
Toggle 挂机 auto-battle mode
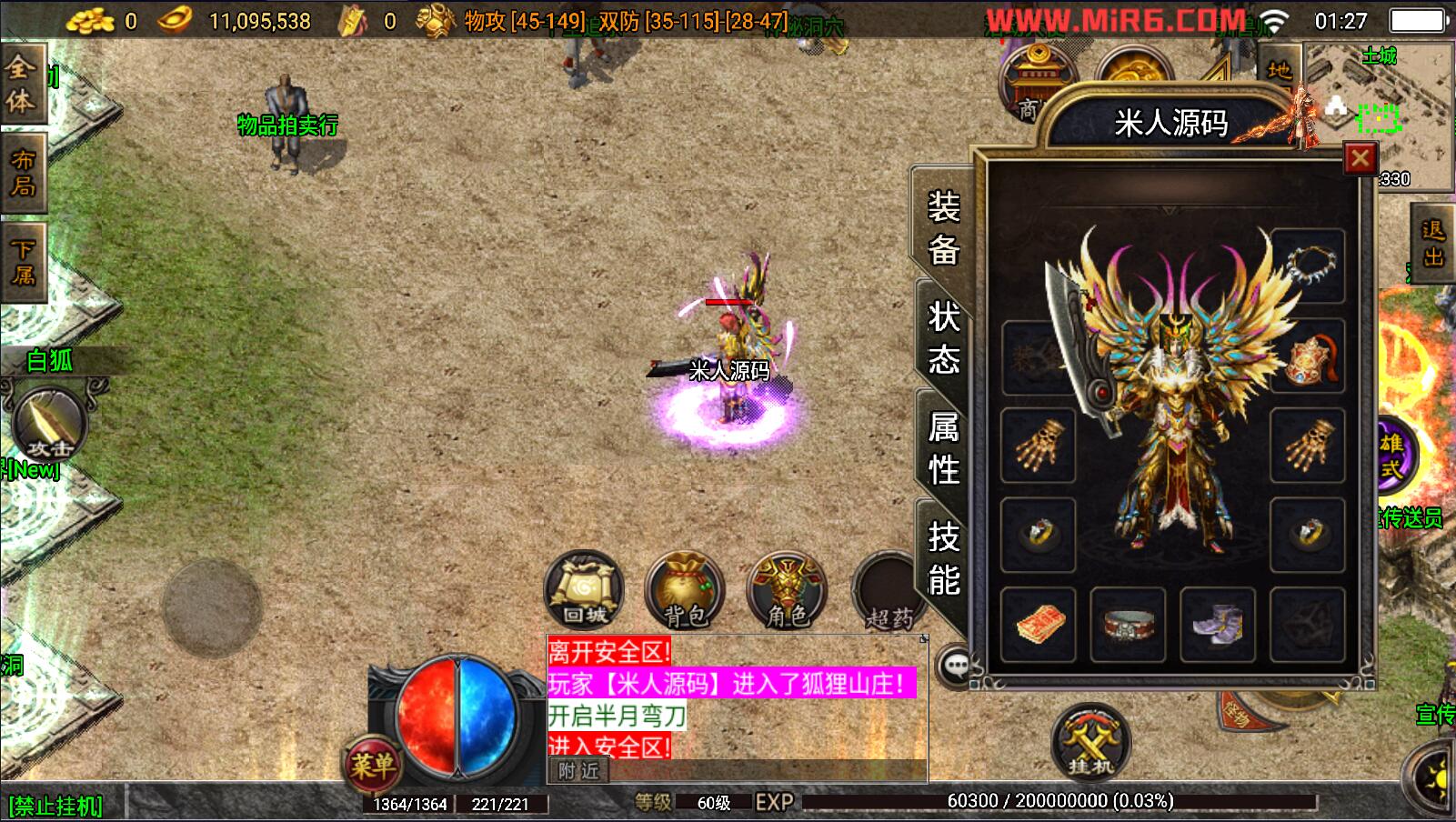[x=1090, y=741]
